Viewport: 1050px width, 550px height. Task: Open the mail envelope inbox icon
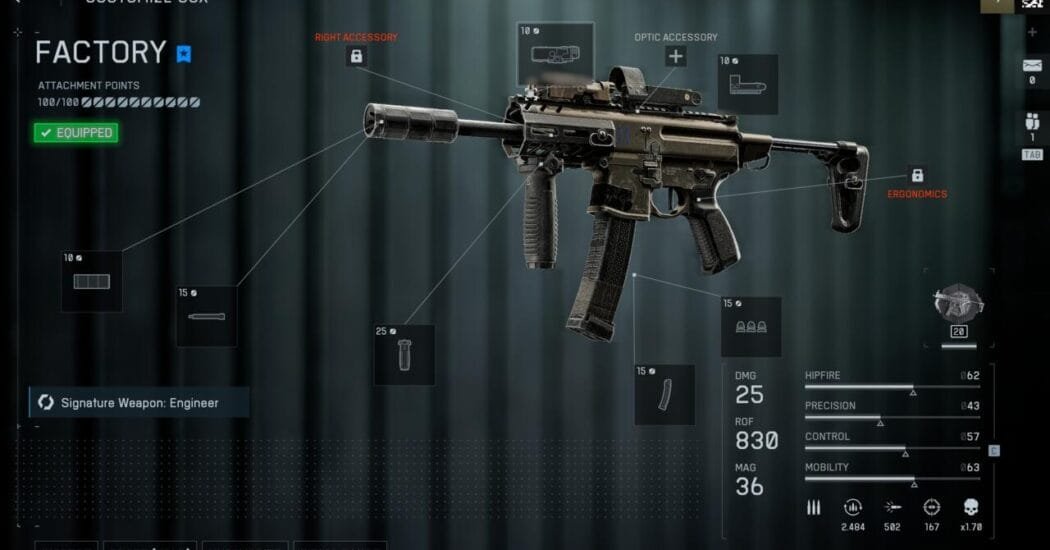(x=1032, y=66)
